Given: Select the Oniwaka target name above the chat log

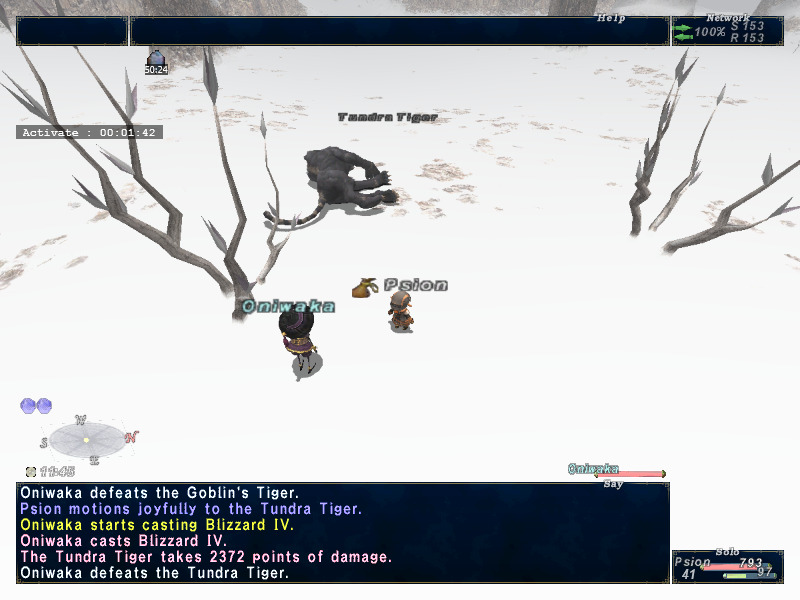Looking at the screenshot, I should tap(593, 469).
